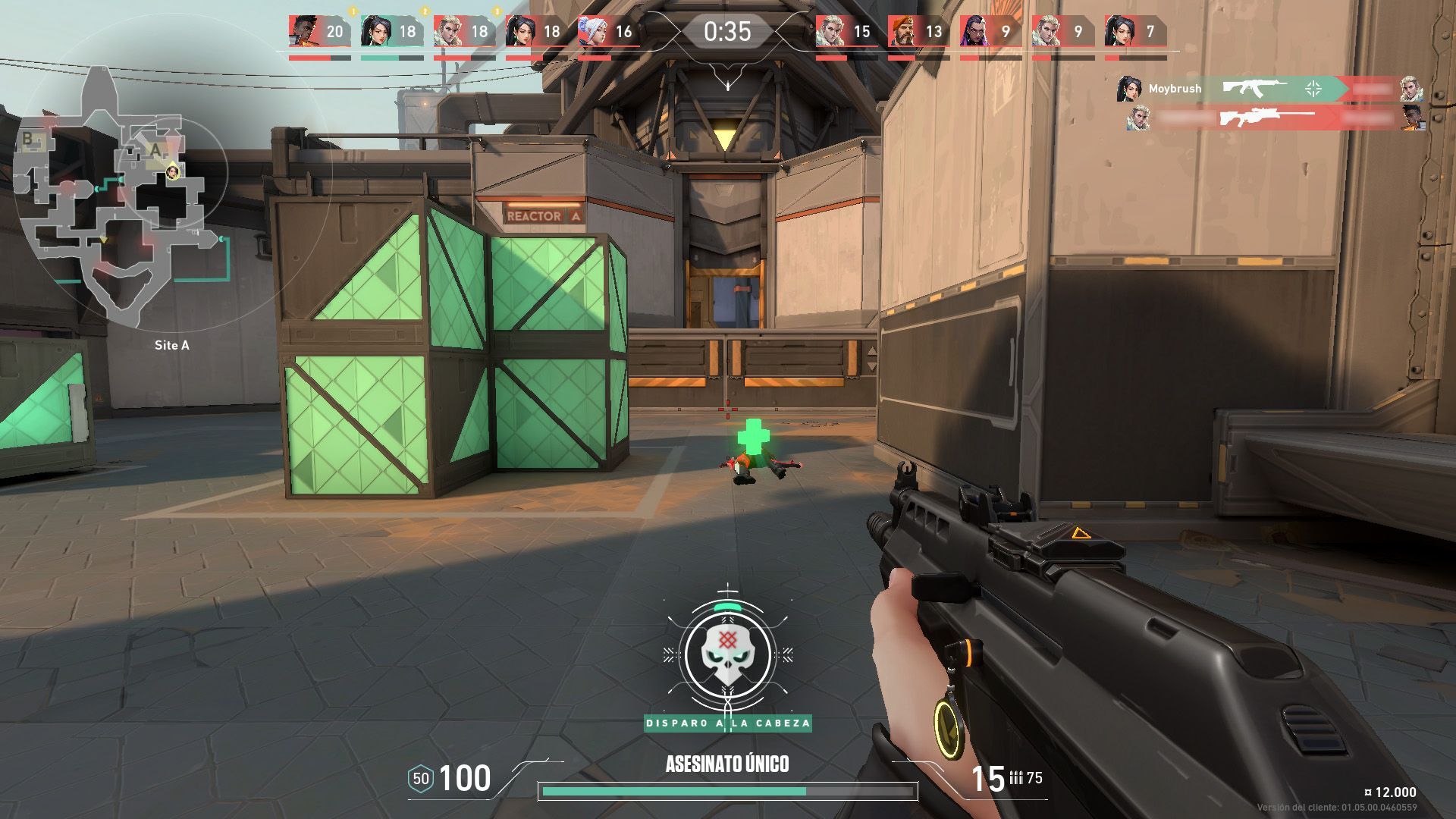Click the ASESINATO ÚNICO text
This screenshot has width=1456, height=819.
(728, 764)
